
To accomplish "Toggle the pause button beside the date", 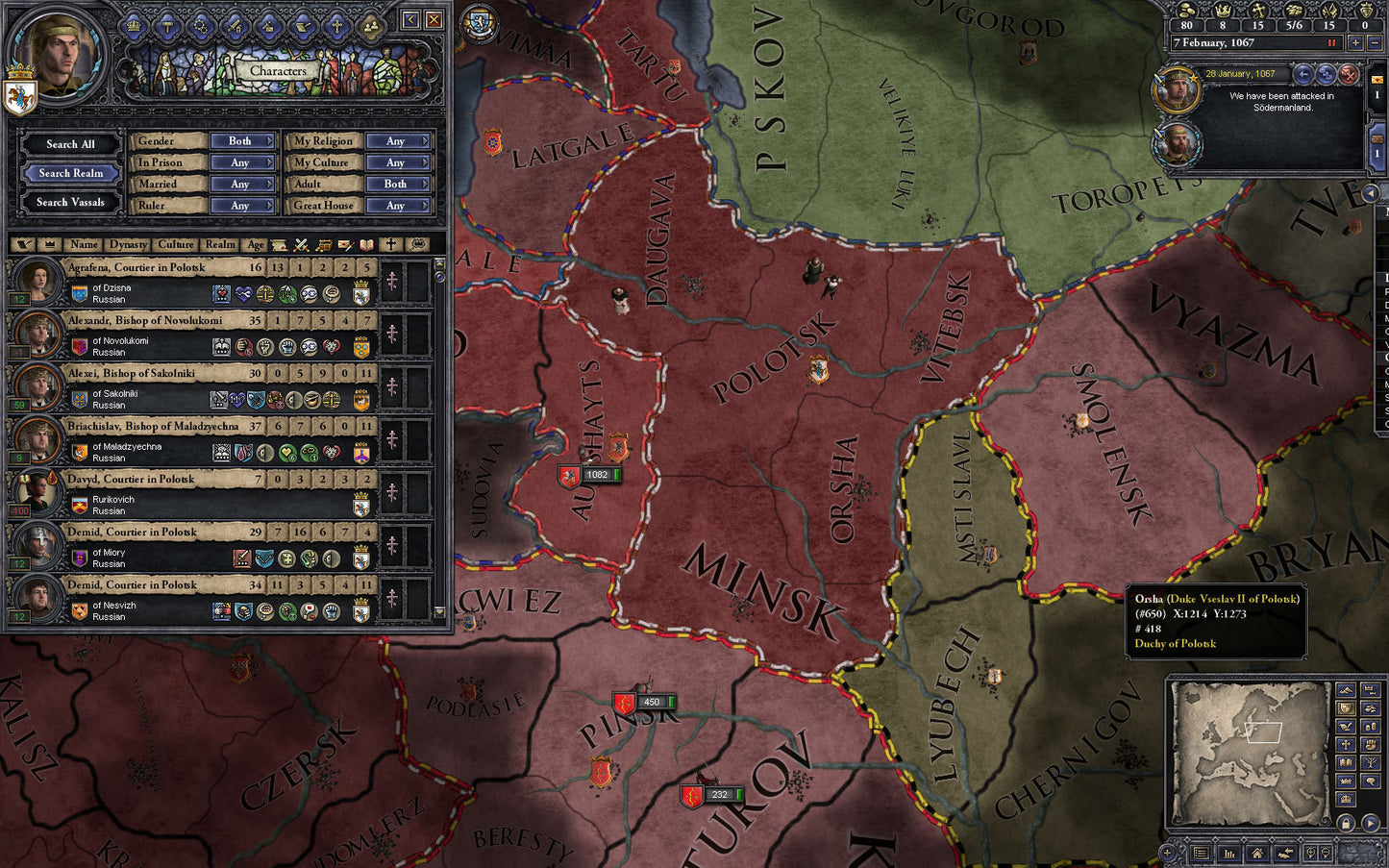I will click(x=1332, y=42).
